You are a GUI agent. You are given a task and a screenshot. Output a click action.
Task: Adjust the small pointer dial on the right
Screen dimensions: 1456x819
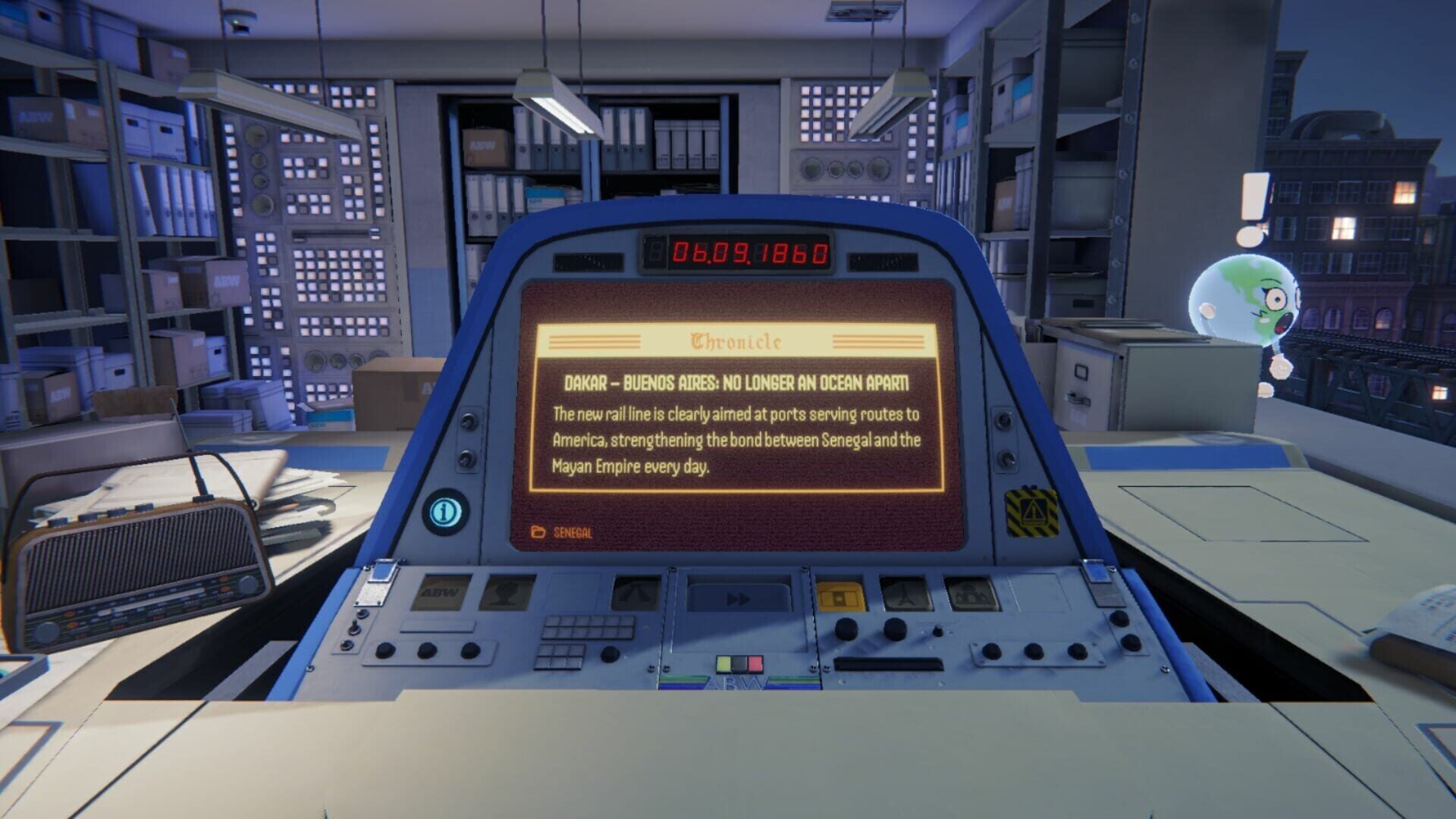point(937,632)
